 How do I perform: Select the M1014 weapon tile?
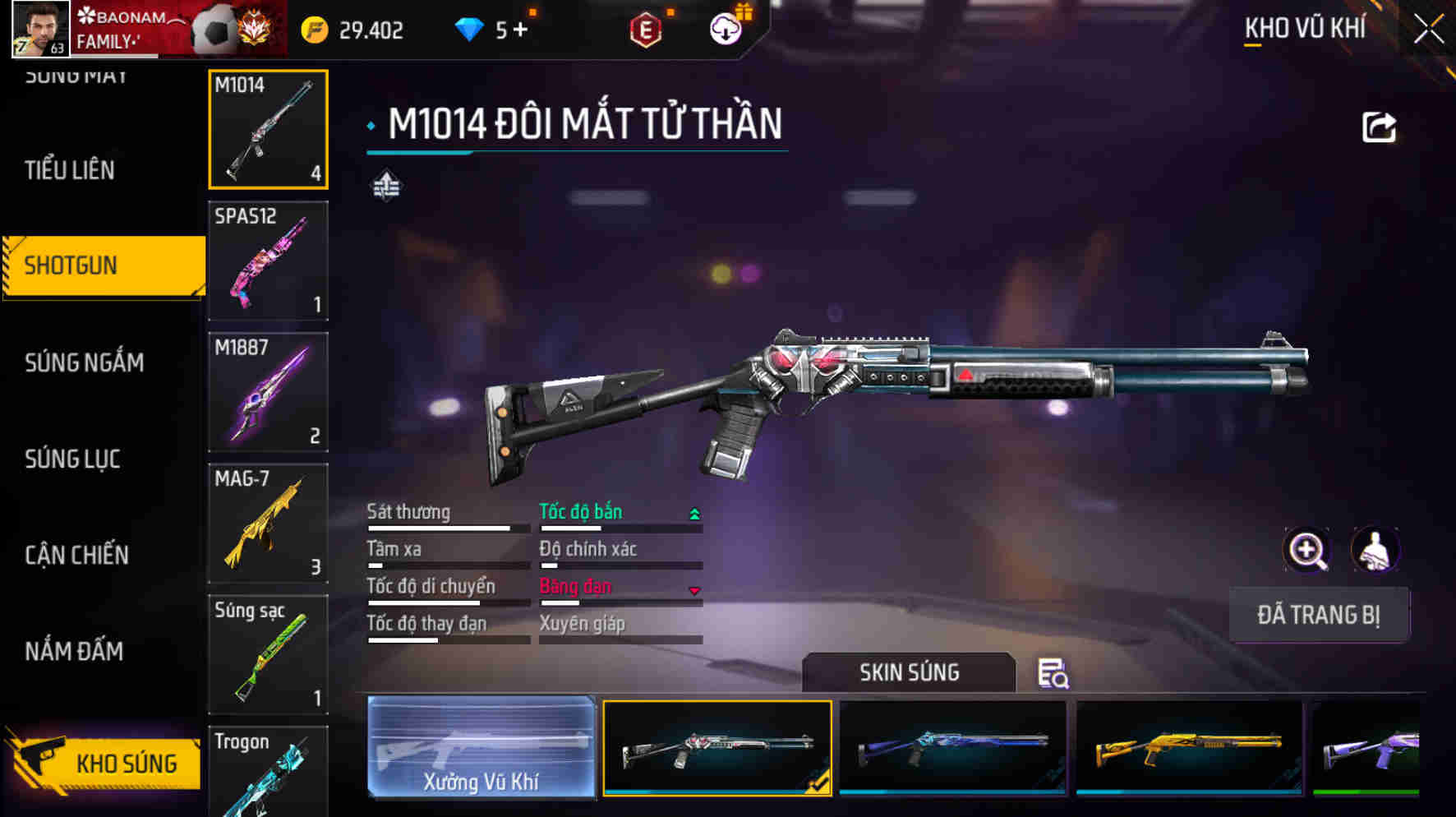[268, 129]
